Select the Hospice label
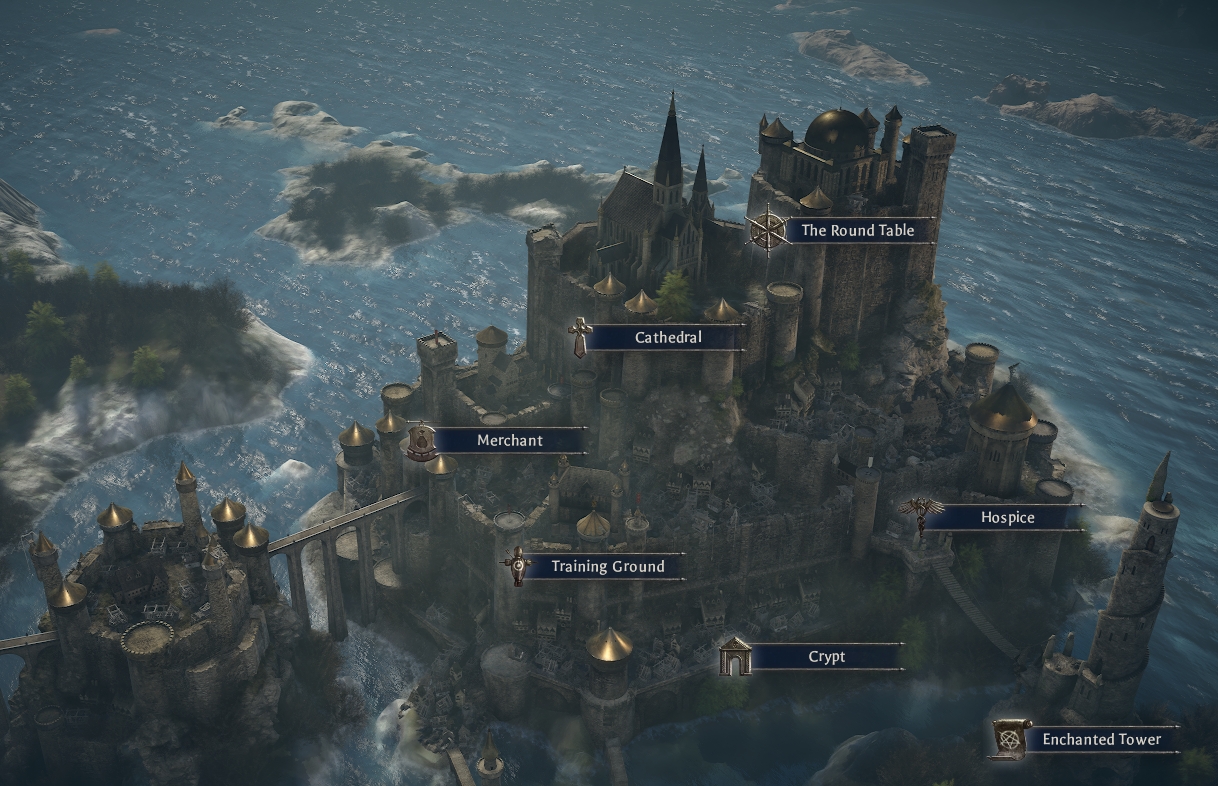The image size is (1218, 786). click(1007, 518)
